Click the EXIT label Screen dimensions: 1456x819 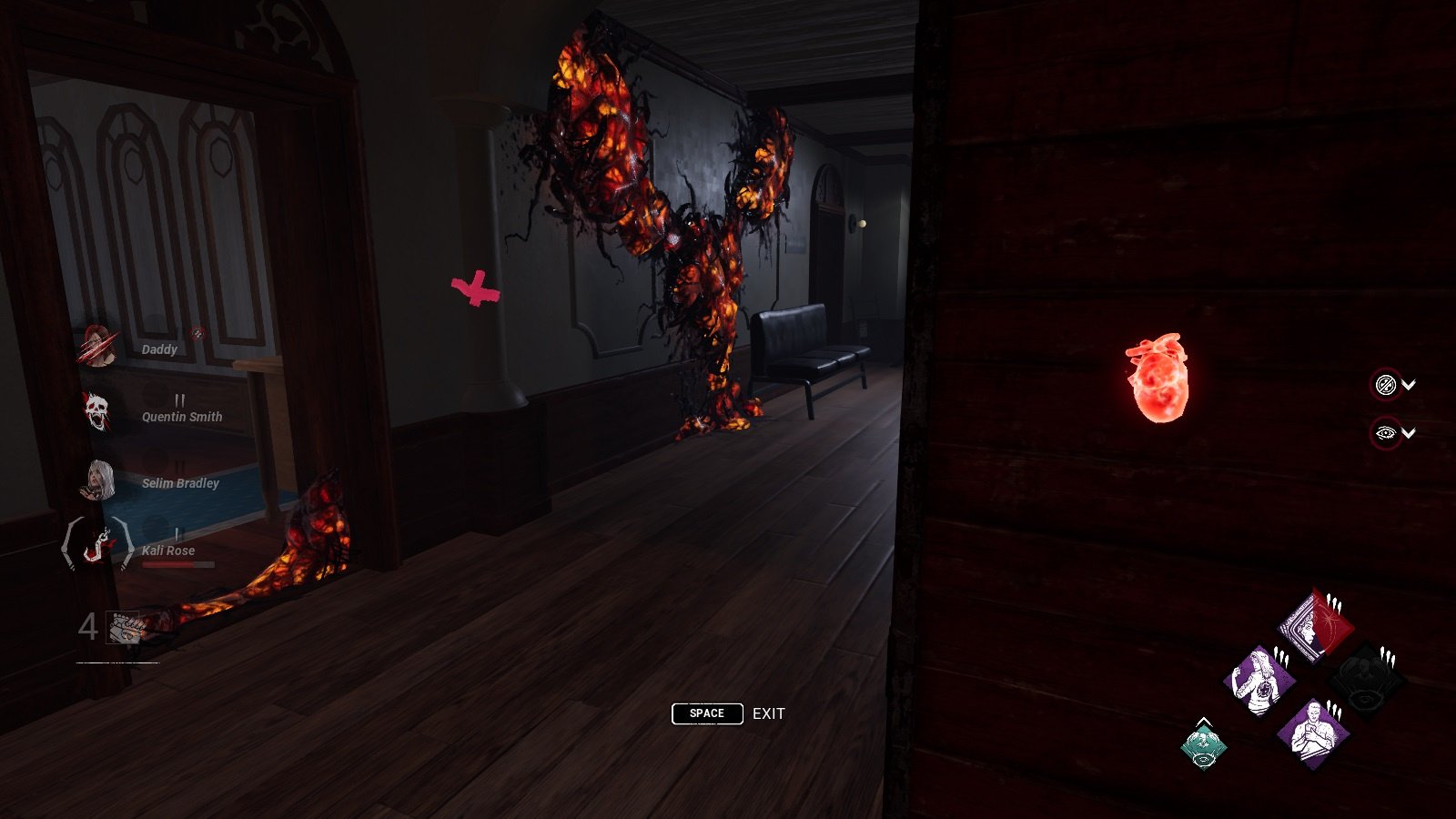770,713
